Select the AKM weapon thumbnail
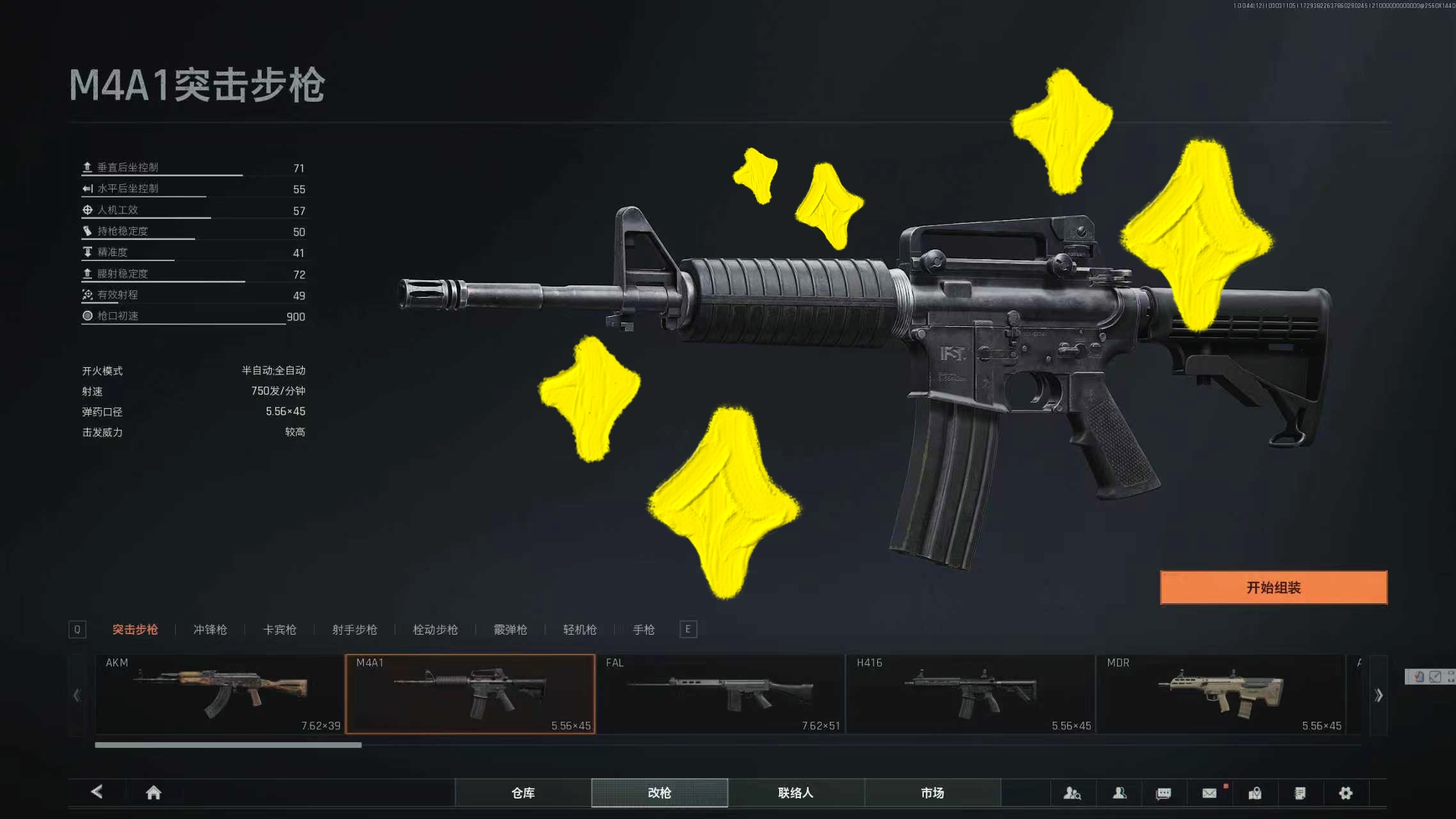This screenshot has height=819, width=1456. (219, 694)
